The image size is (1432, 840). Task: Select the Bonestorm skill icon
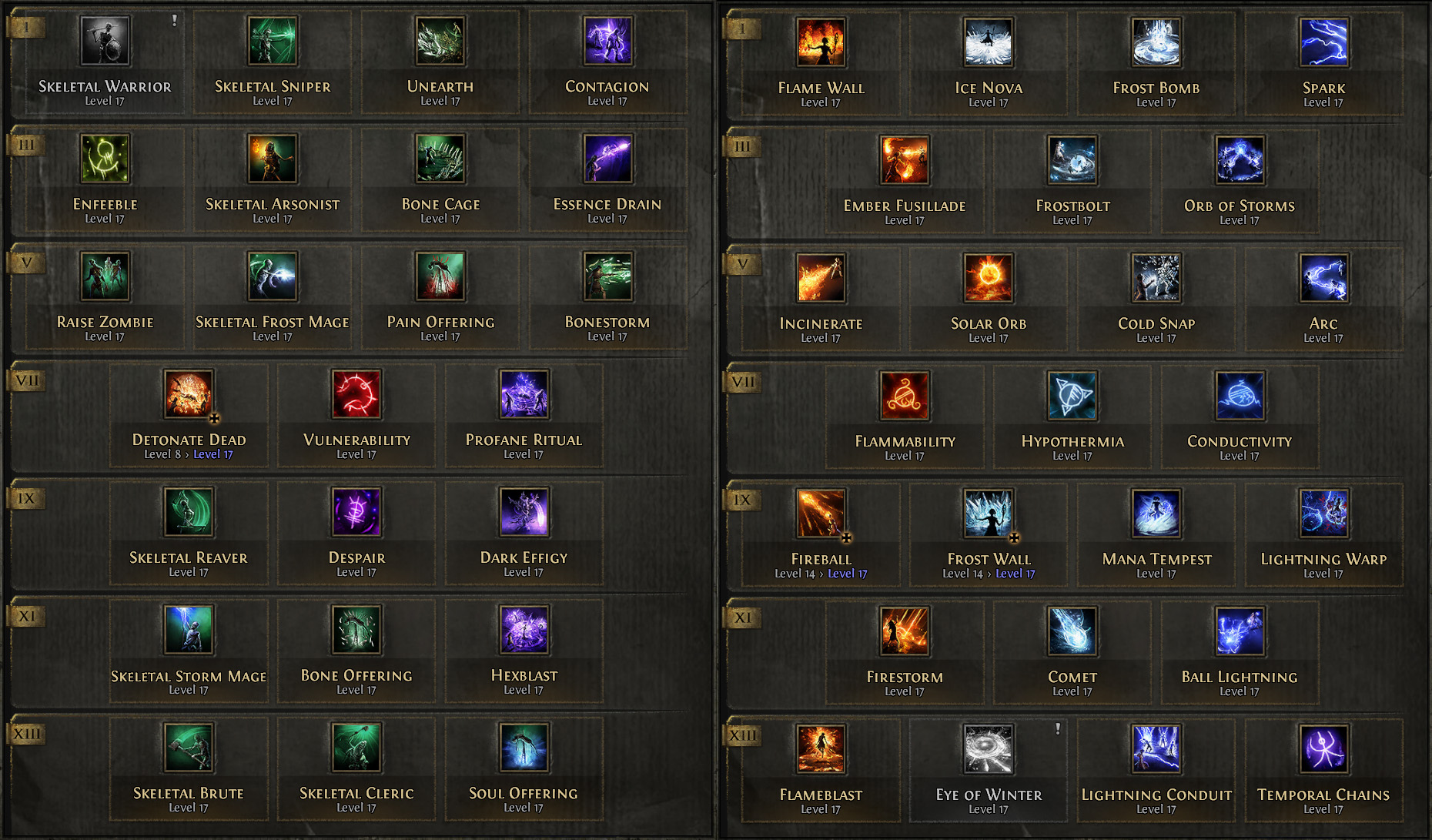pos(607,279)
